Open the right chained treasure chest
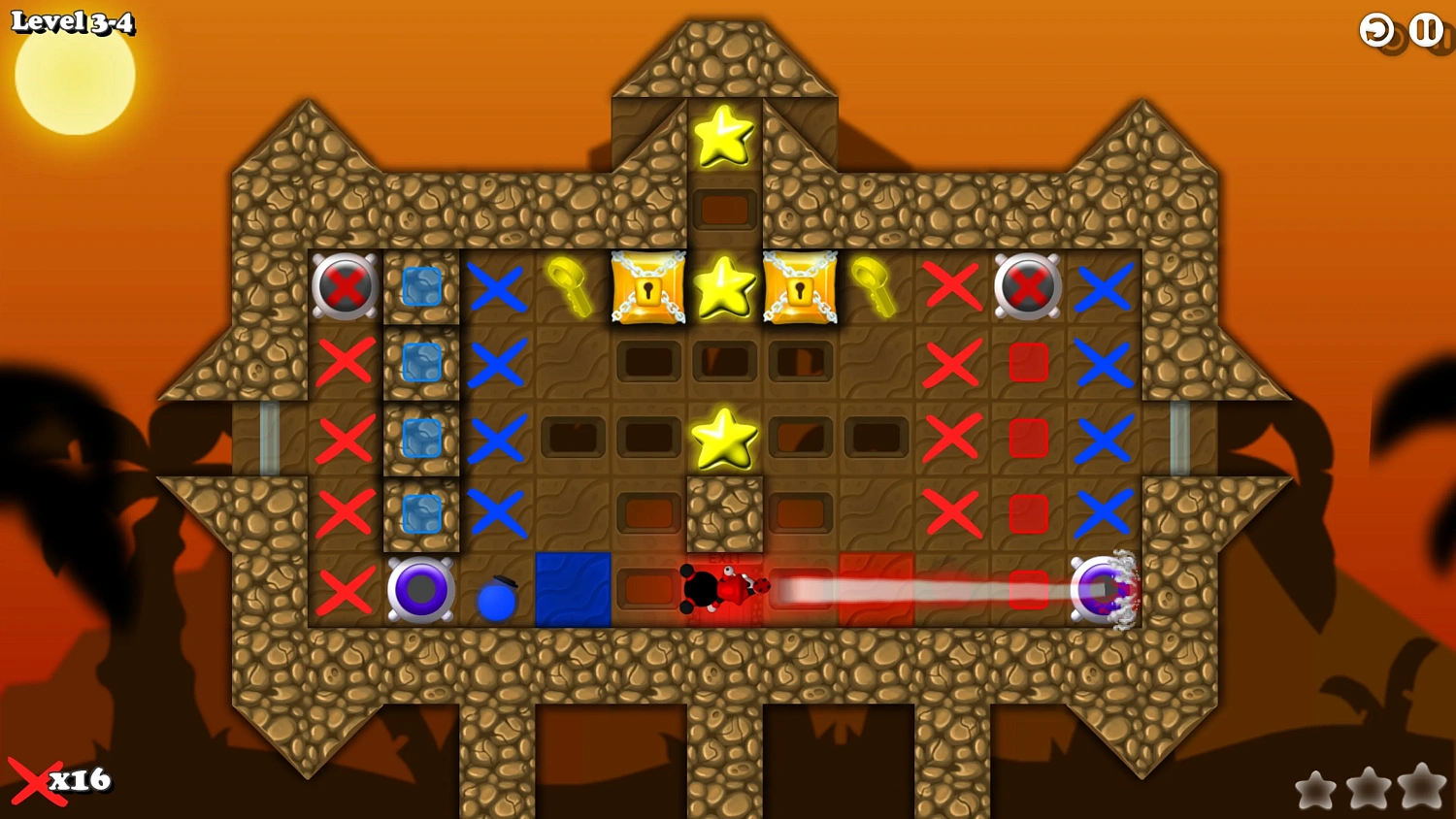 (799, 287)
